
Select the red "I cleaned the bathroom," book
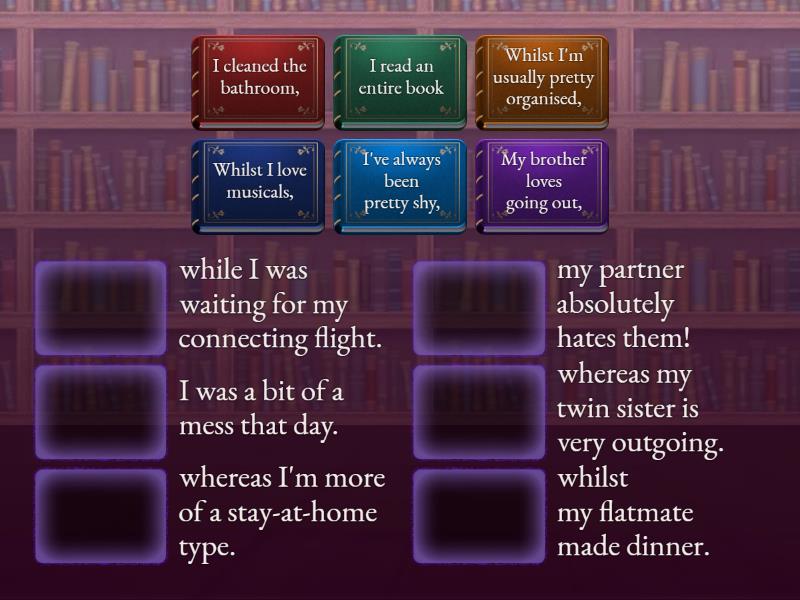coord(258,82)
